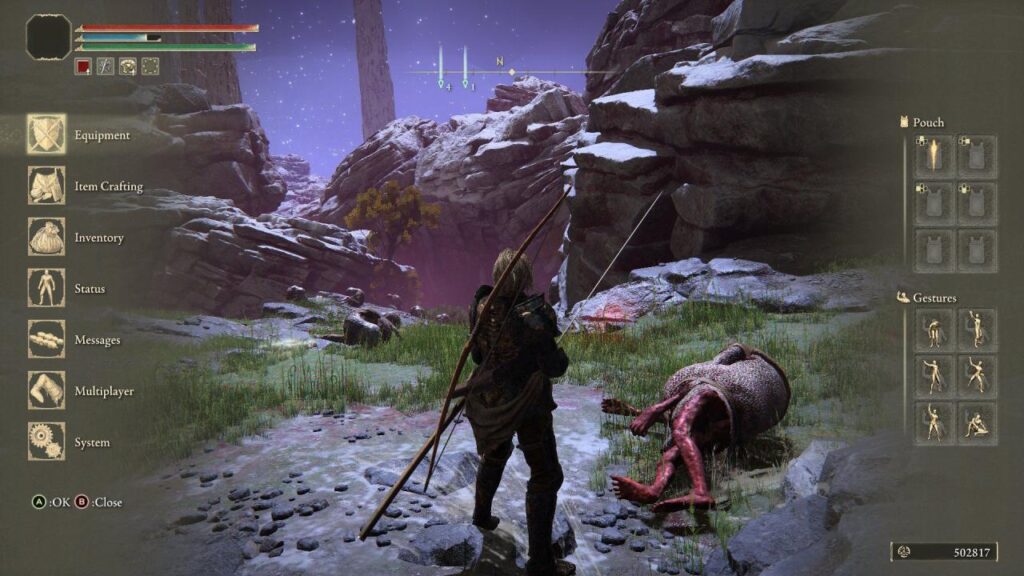This screenshot has height=576, width=1024.
Task: Select the filled pouch slot with glowing item
Action: tap(934, 156)
